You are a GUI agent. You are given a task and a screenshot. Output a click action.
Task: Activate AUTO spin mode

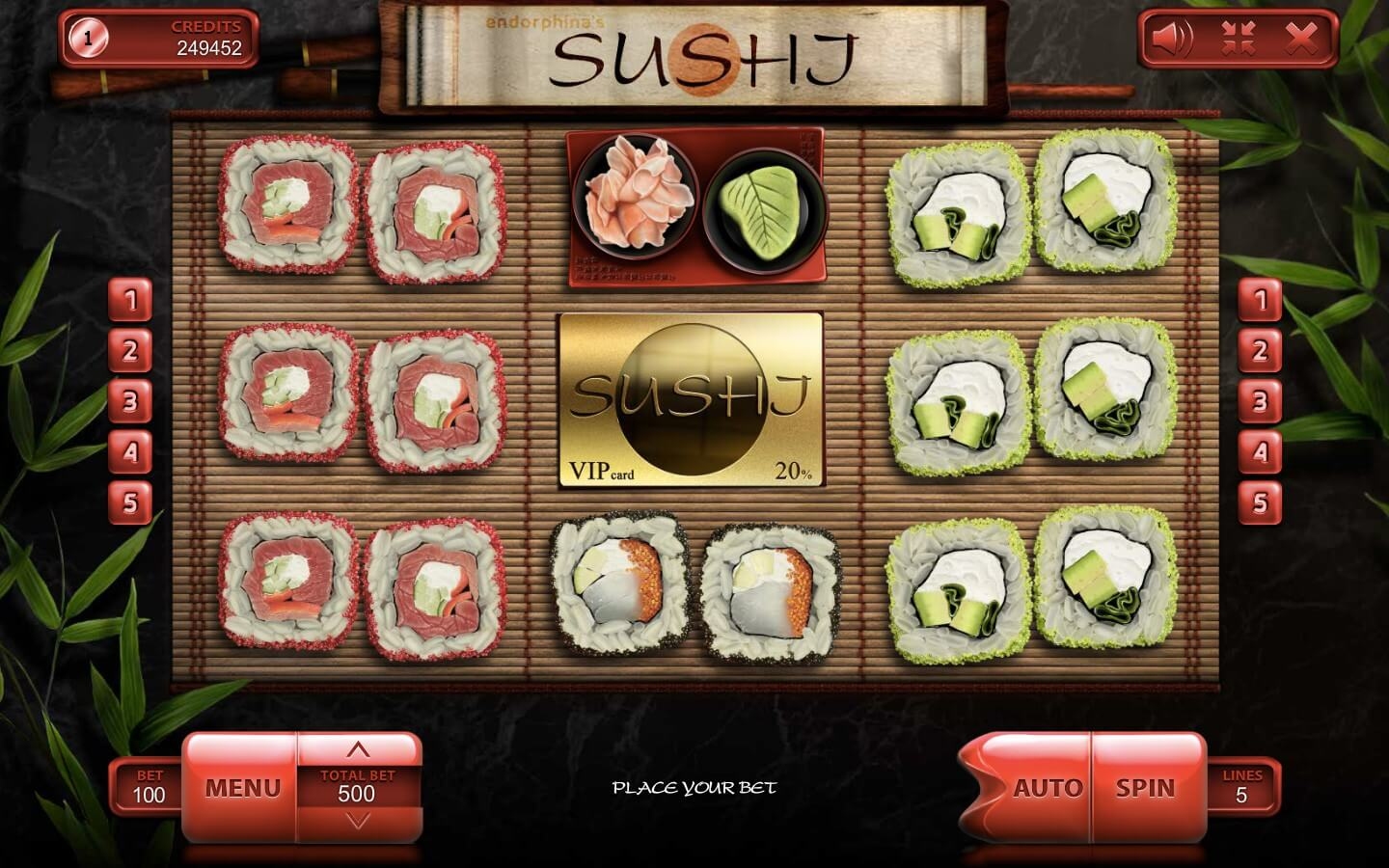point(1046,788)
